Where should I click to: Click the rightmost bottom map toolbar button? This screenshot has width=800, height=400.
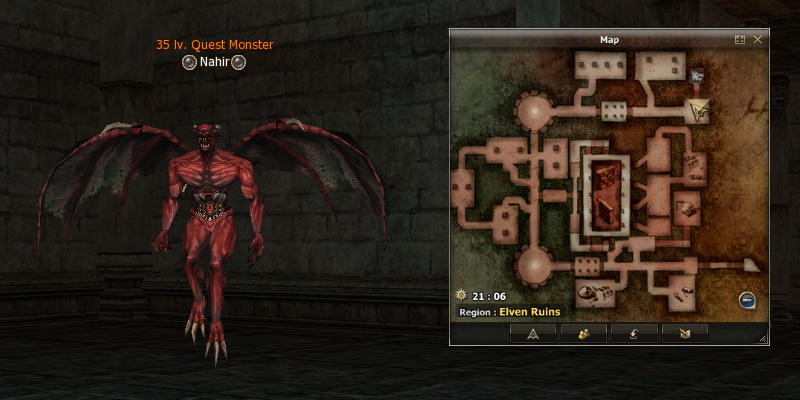coord(684,334)
